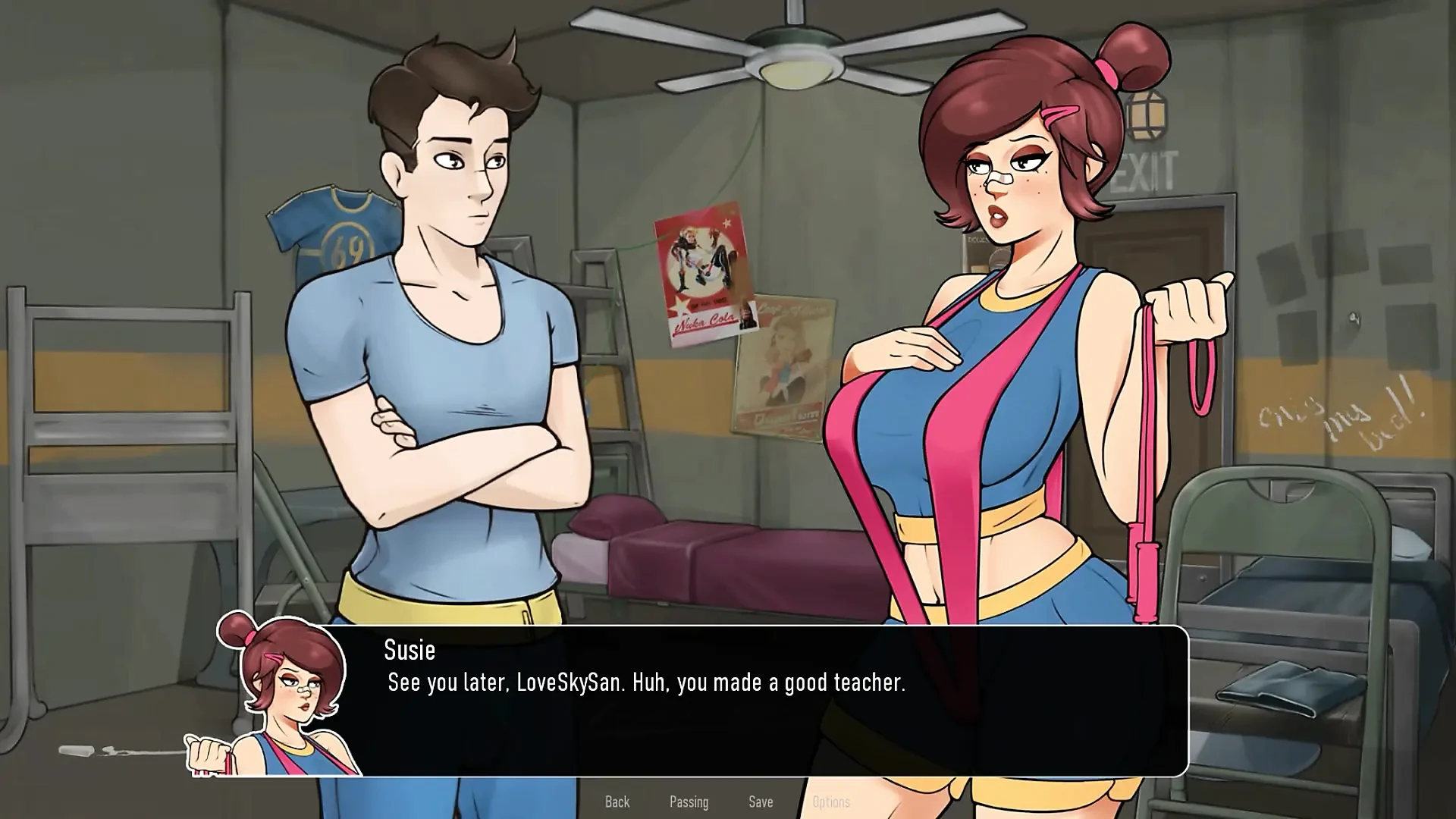Open the Options menu
1456x819 pixels.
tap(831, 802)
